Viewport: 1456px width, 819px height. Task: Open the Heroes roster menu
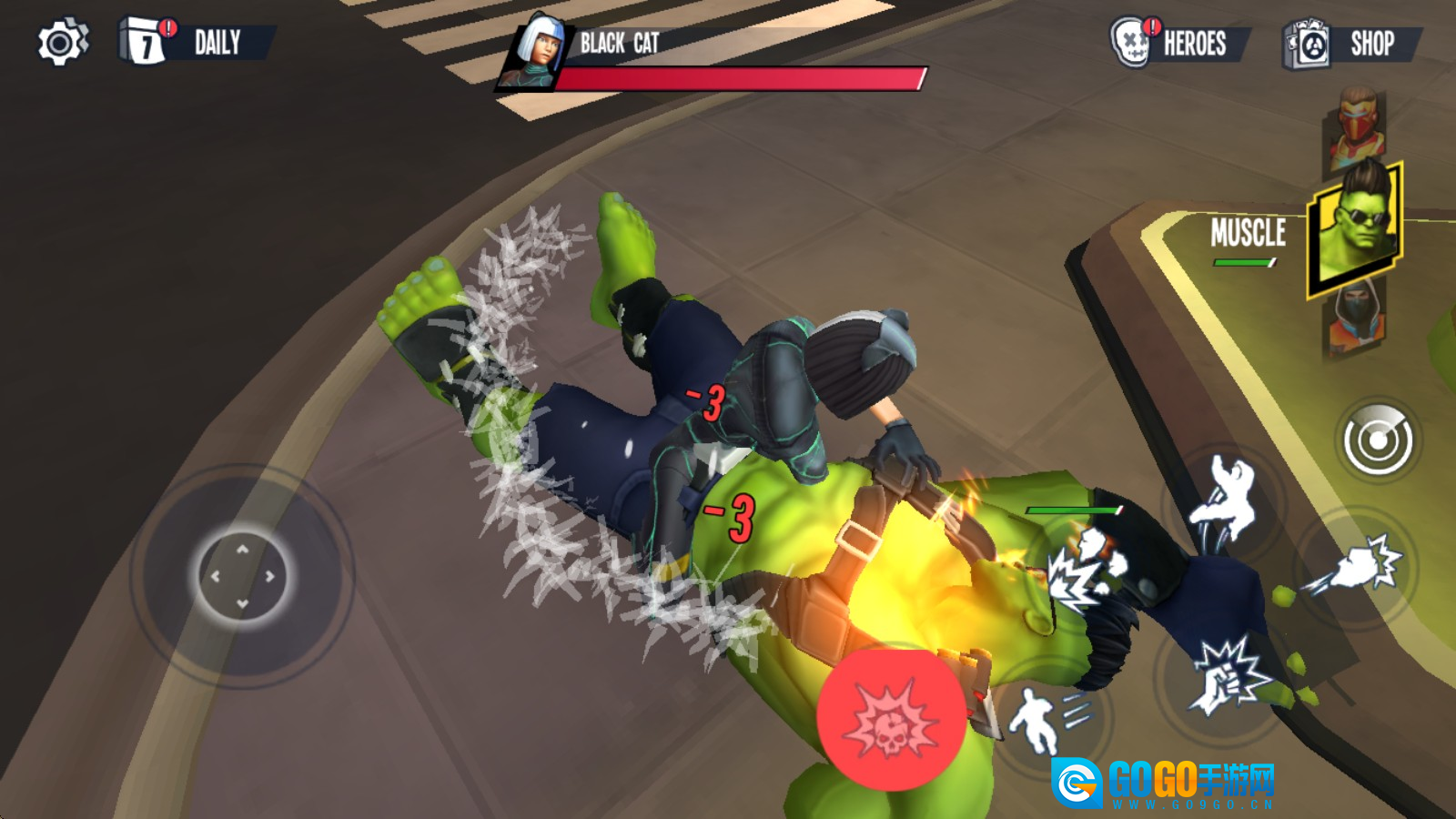tap(1179, 43)
